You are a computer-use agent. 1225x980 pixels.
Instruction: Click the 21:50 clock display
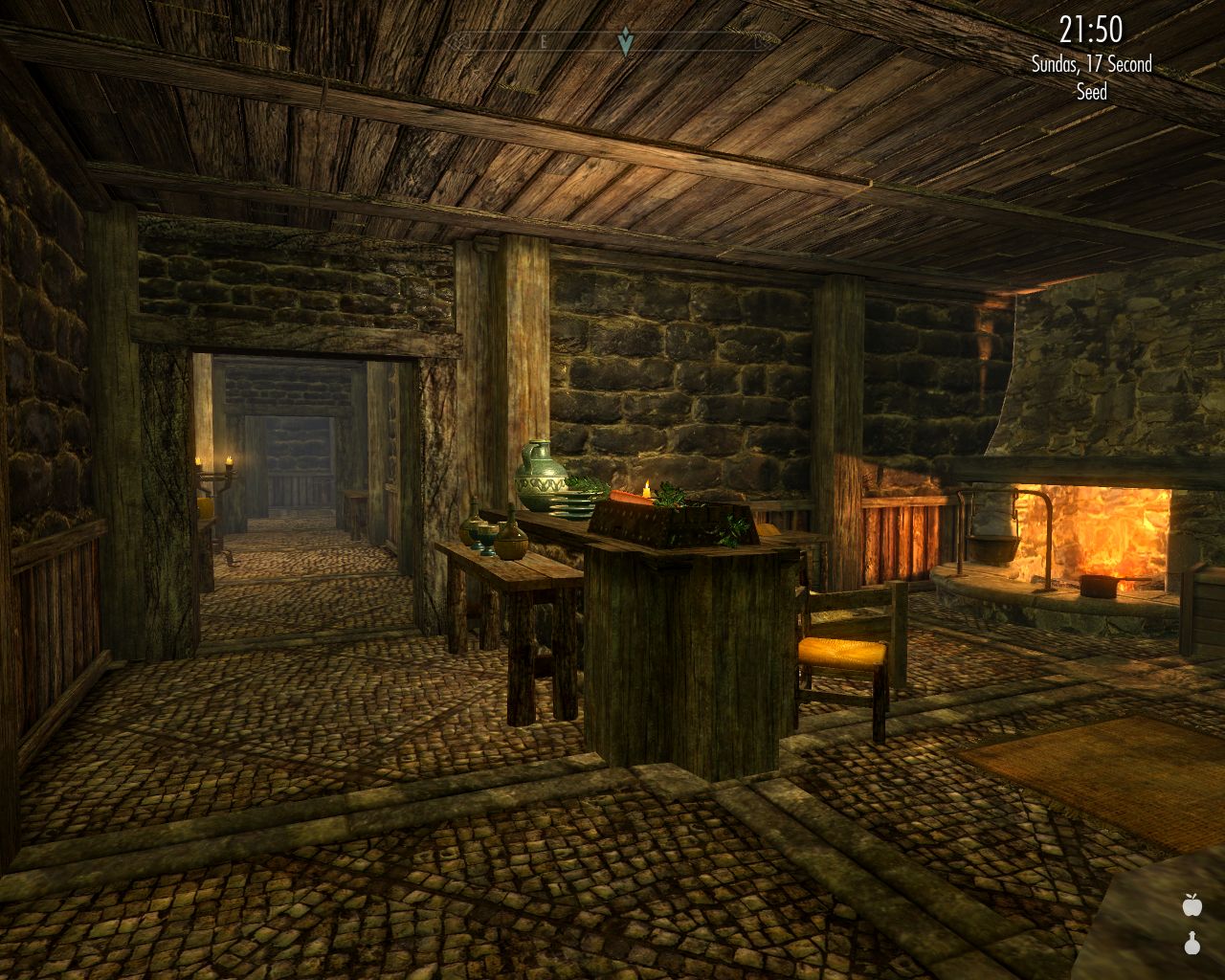pos(1089,29)
